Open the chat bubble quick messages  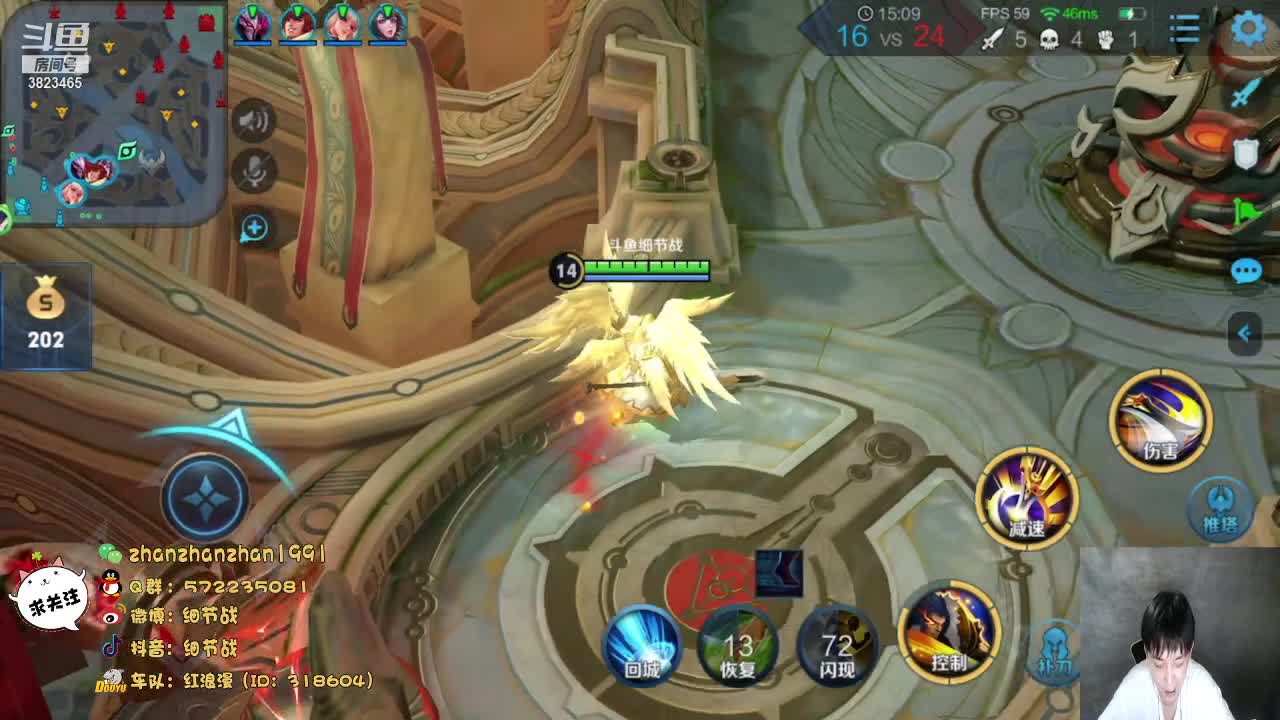click(x=1246, y=271)
